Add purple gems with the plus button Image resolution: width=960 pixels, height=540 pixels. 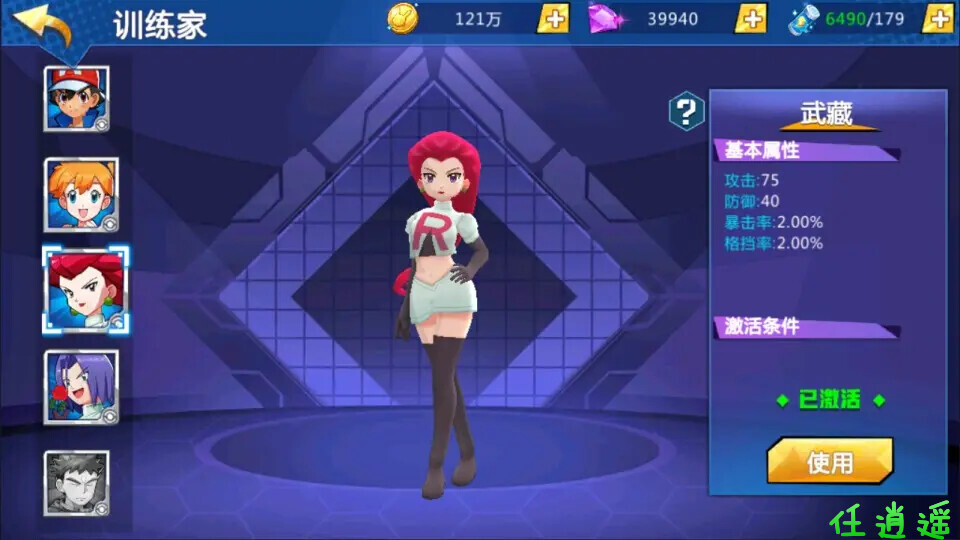(751, 18)
